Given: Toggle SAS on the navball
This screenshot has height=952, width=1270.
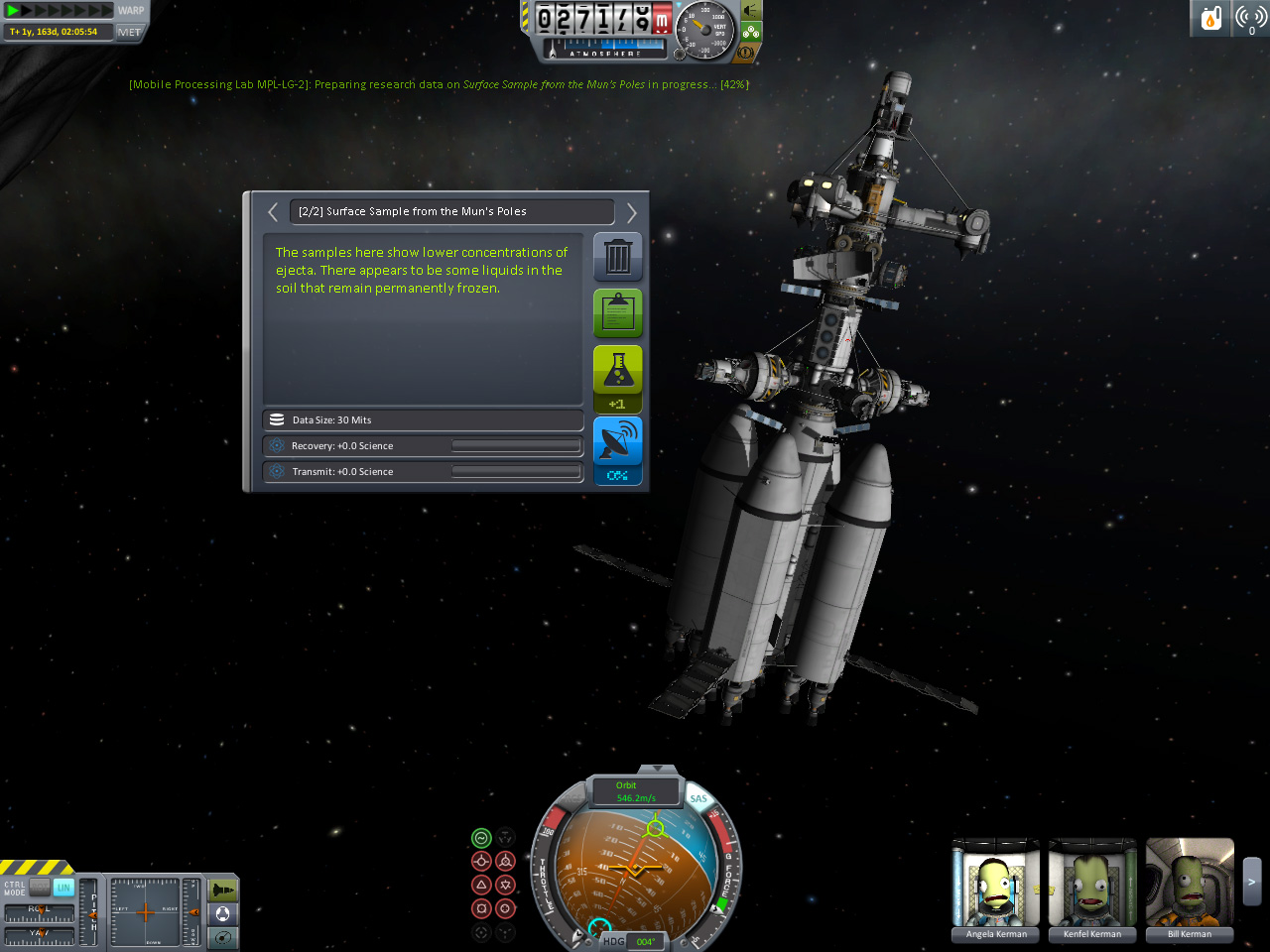Looking at the screenshot, I should coord(698,799).
